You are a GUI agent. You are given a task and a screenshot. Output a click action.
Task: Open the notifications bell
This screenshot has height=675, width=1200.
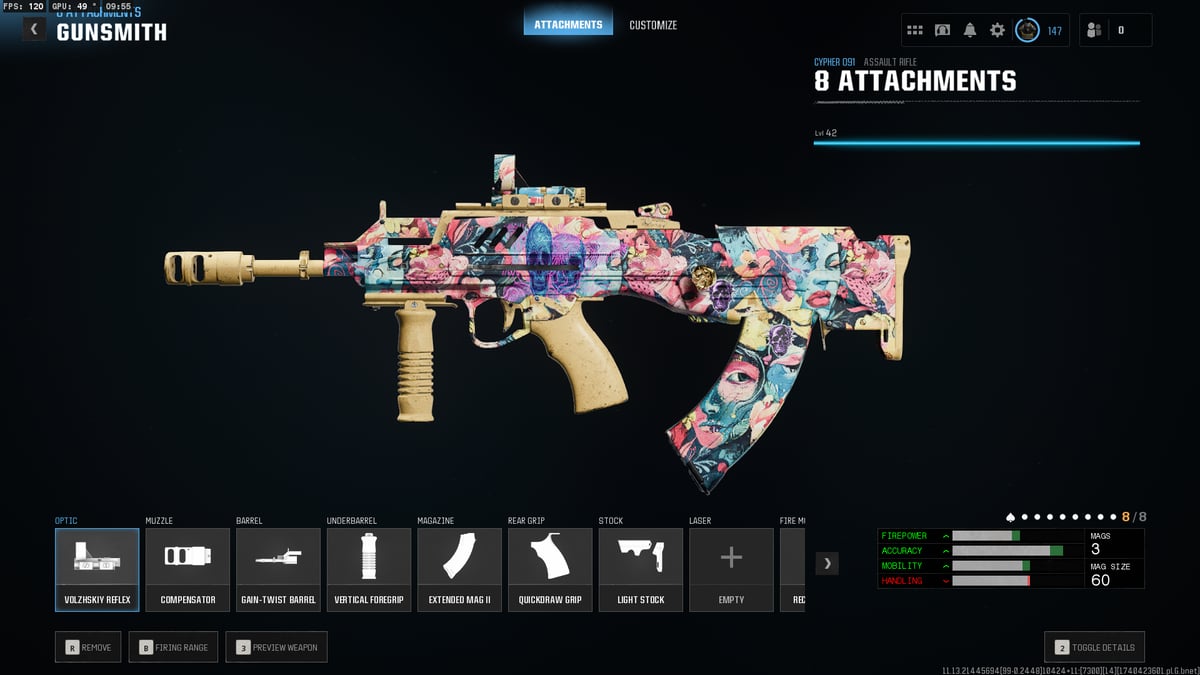[x=970, y=30]
